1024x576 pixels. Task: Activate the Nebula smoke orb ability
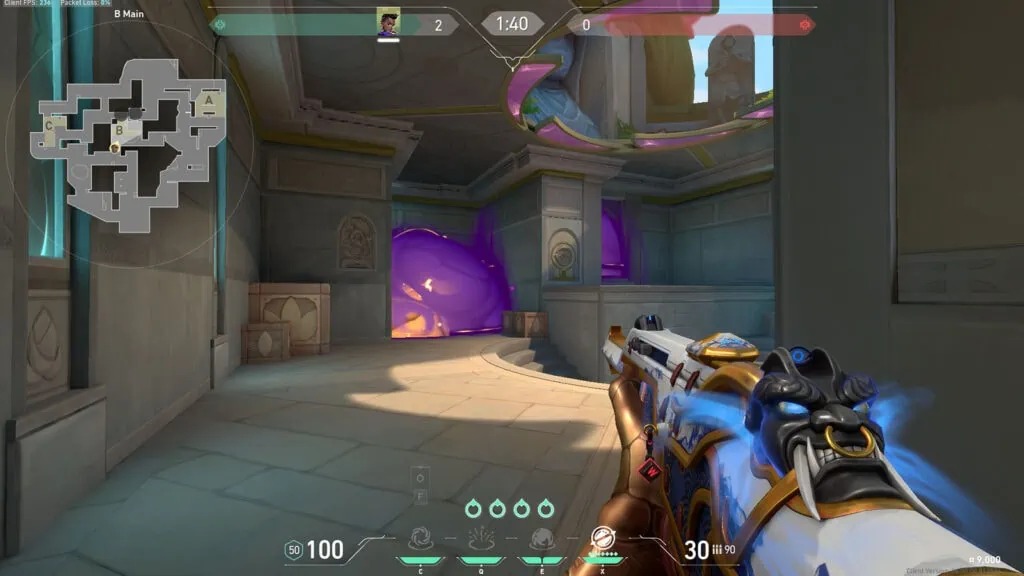pos(542,539)
